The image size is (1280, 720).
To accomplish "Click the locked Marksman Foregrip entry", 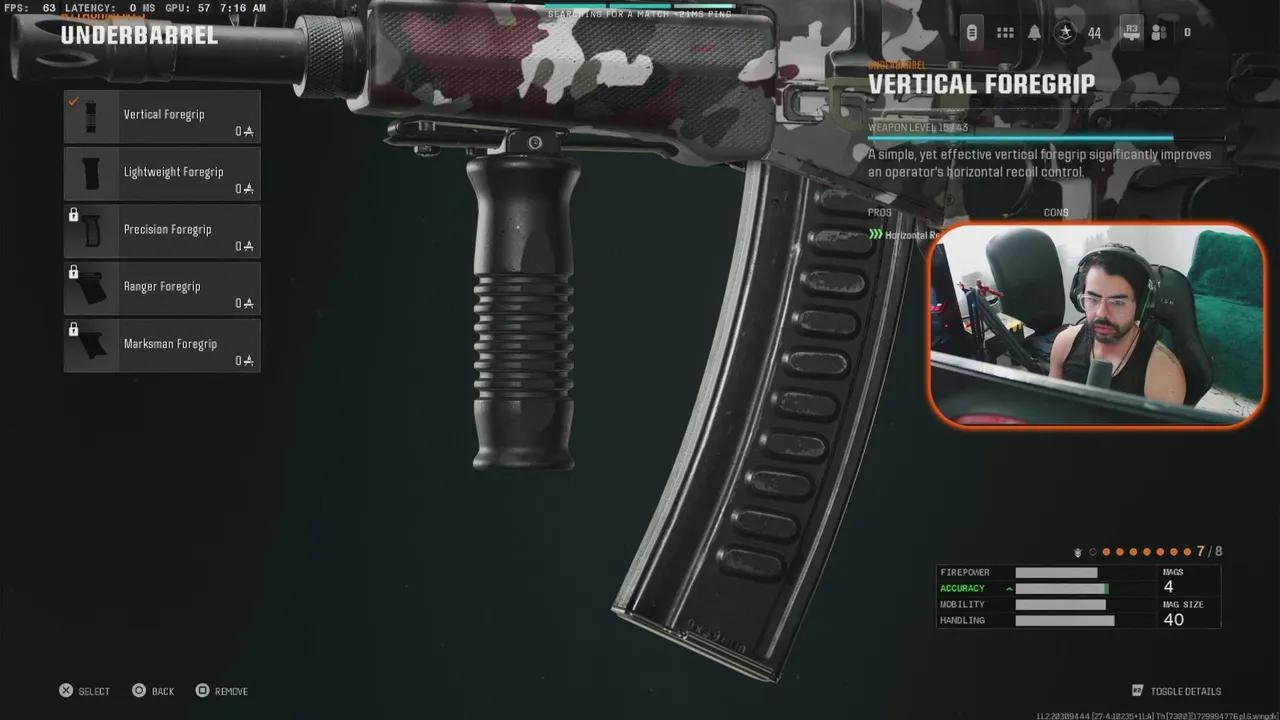I will (162, 345).
